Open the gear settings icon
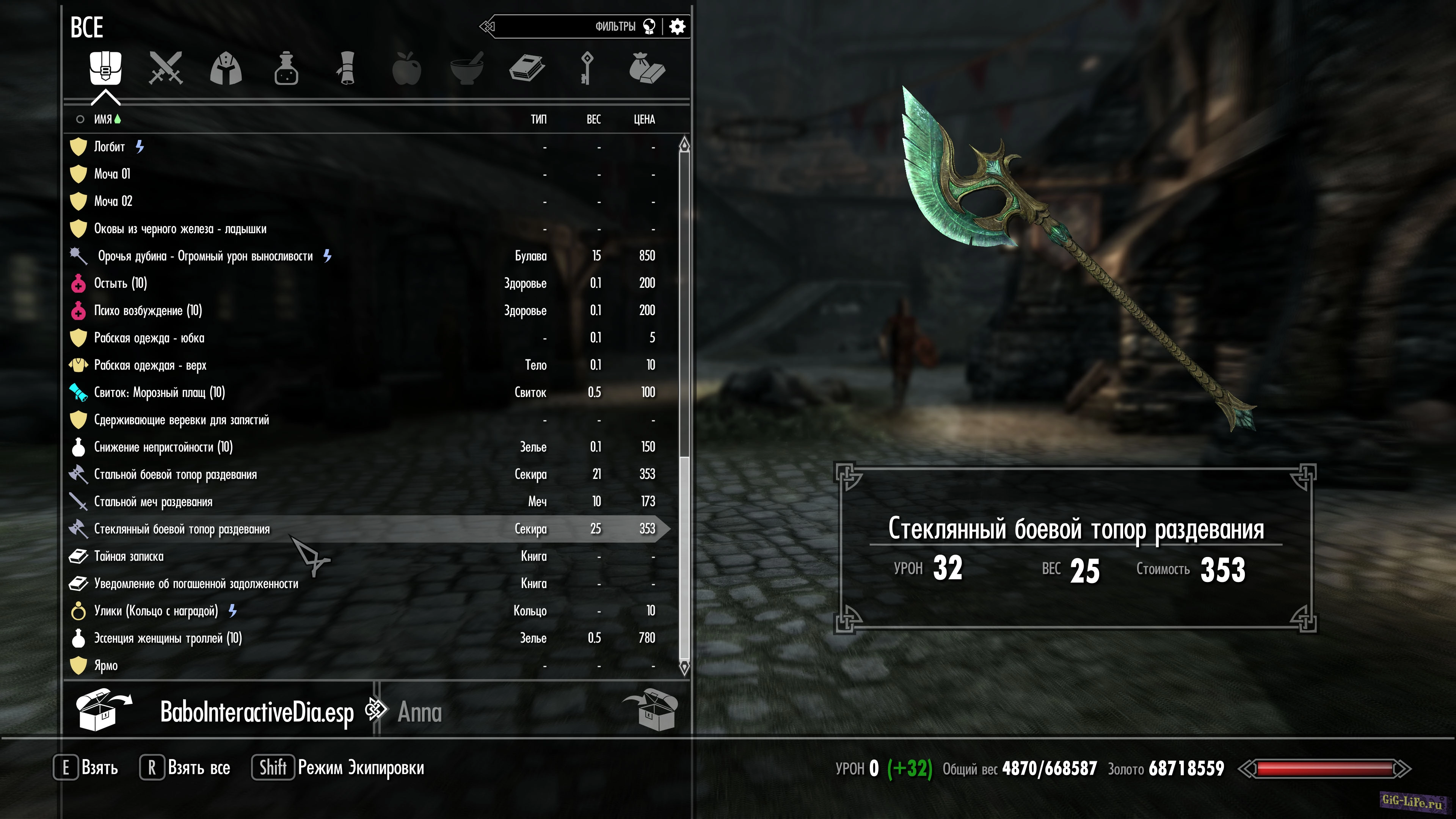 click(677, 27)
